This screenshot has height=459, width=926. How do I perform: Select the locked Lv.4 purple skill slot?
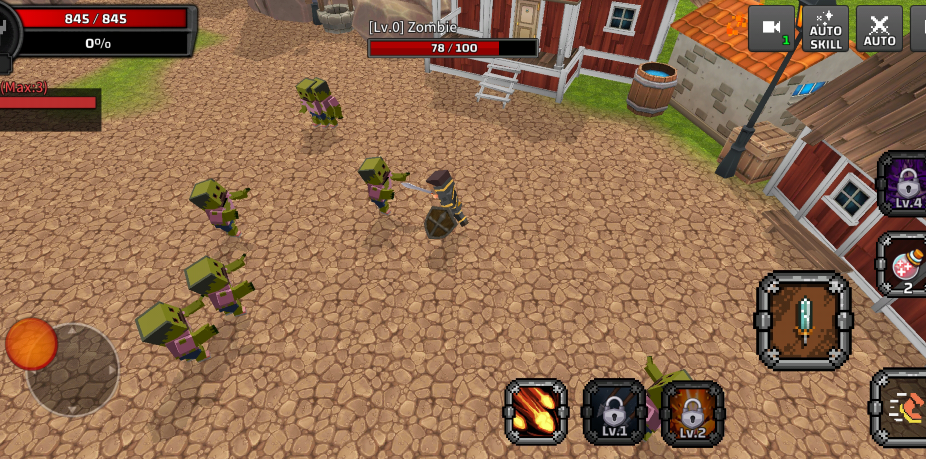(905, 184)
